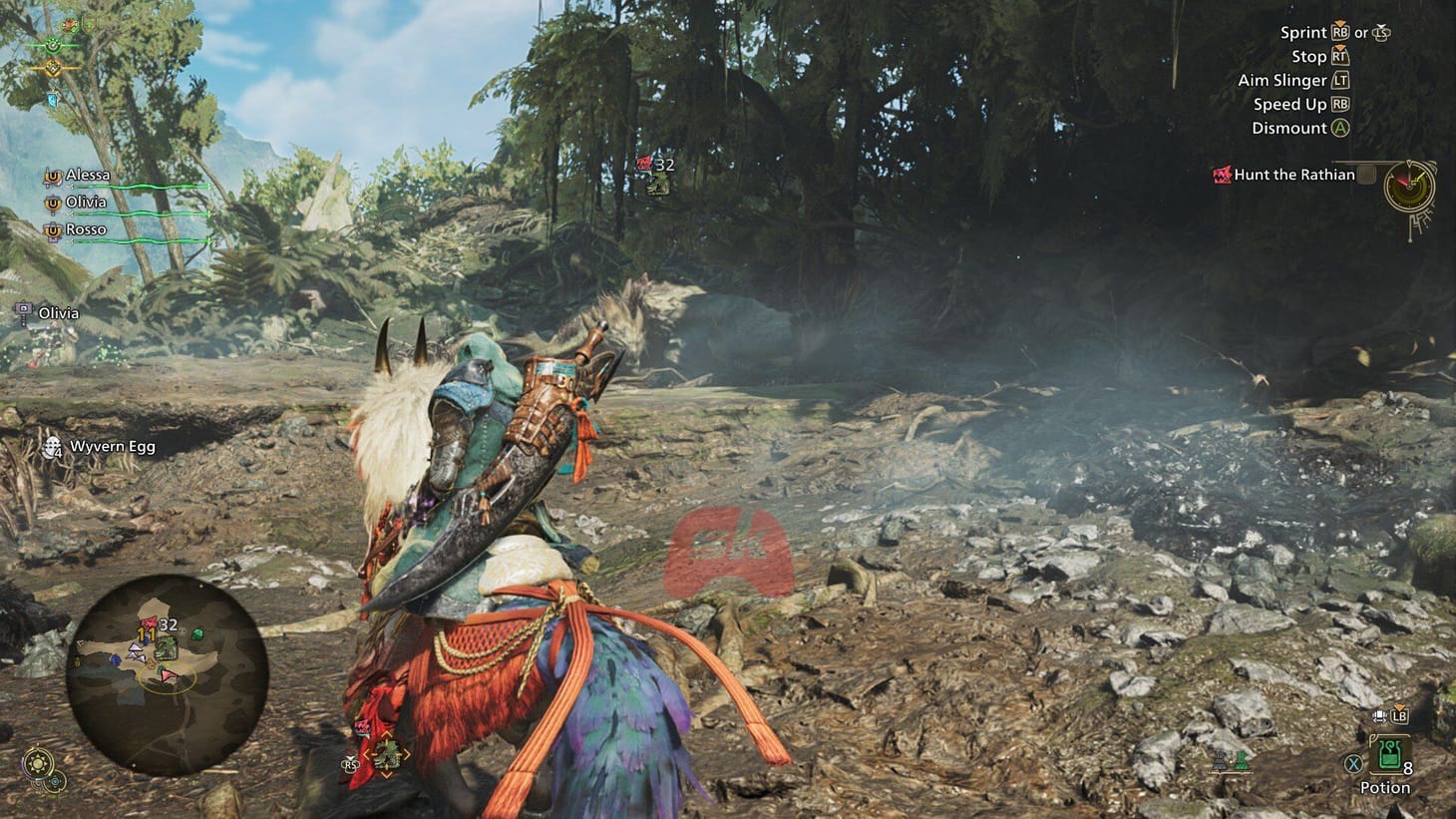Click the orange triangle above the LB prompt

point(1399,707)
